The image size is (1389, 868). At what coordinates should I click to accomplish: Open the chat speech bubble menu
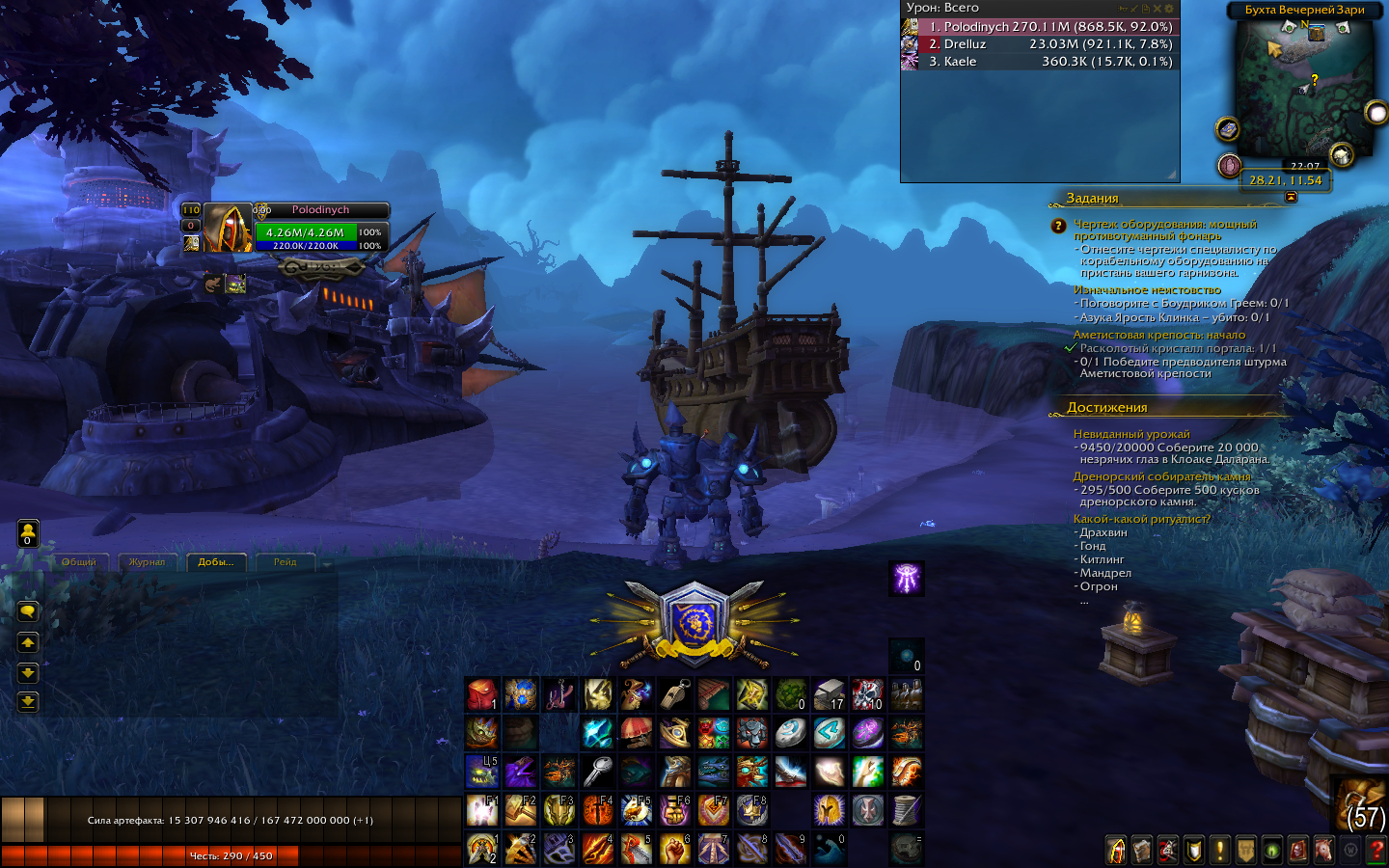(x=28, y=611)
